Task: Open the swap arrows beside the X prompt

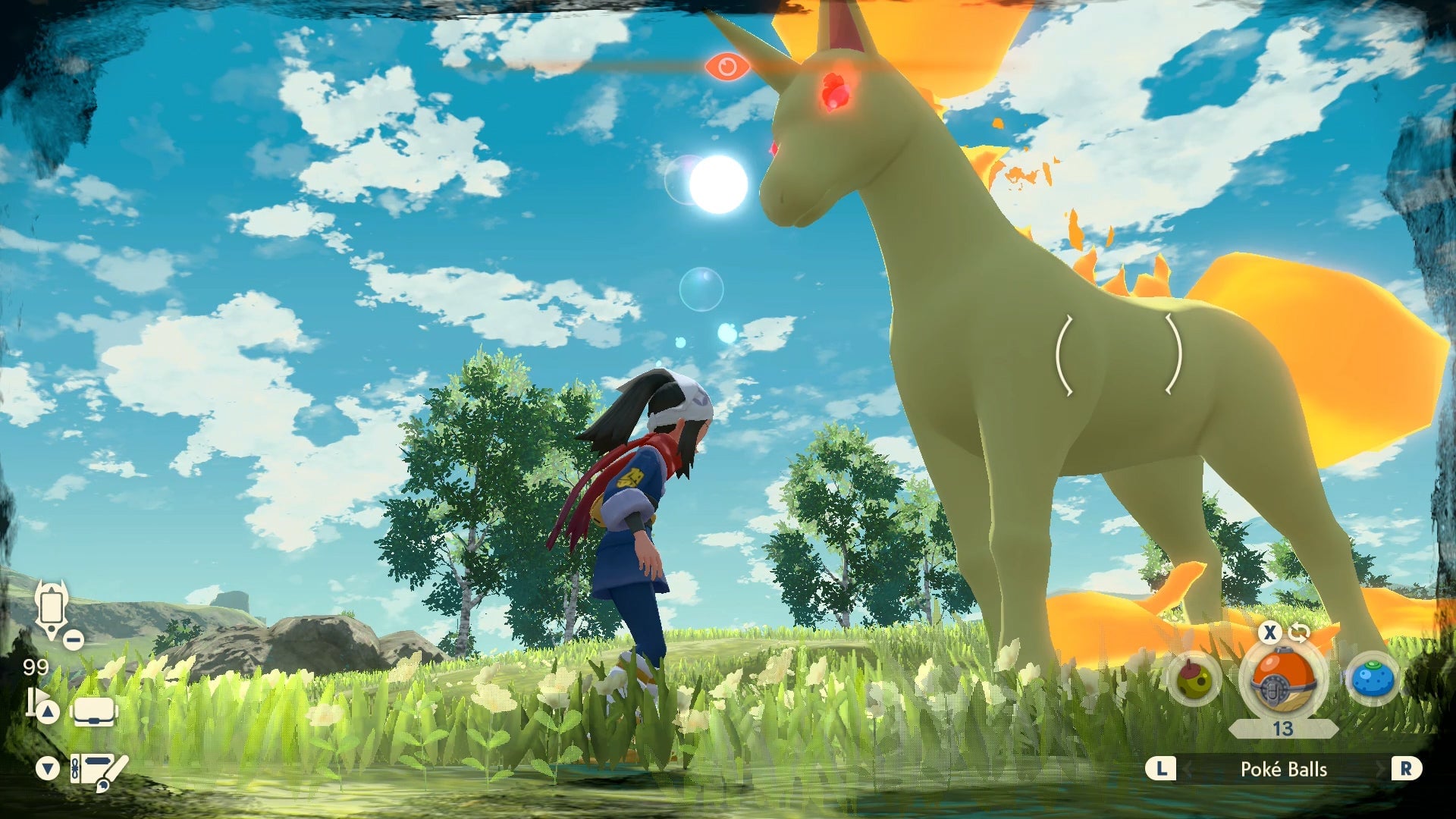Action: pyautogui.click(x=1298, y=632)
